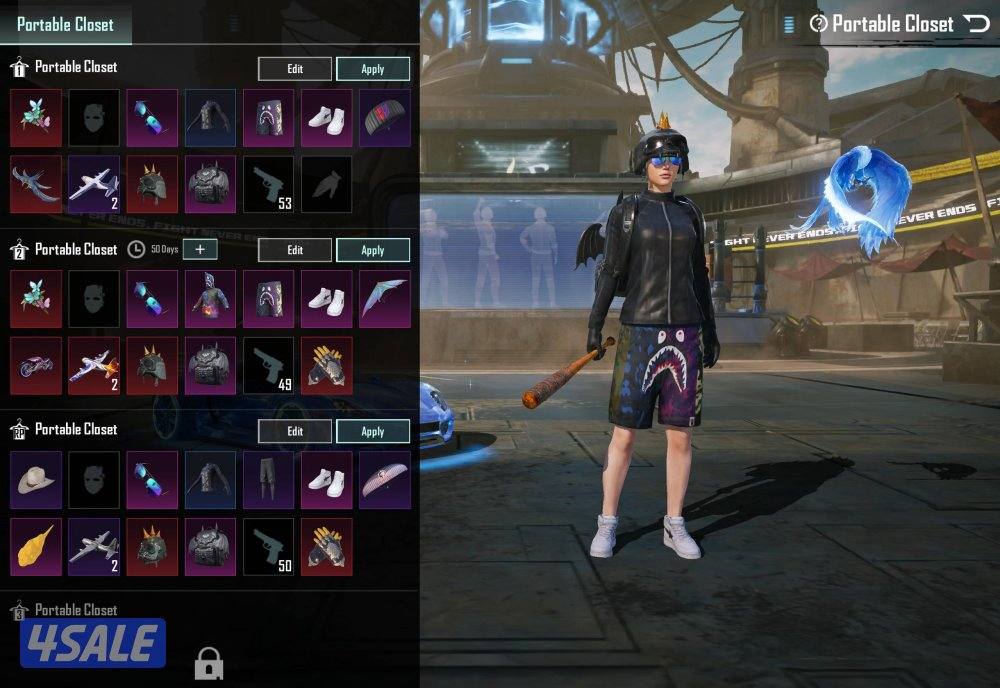
Task: Pick the yellow feather-shaped item slot
Action: pyautogui.click(x=36, y=546)
